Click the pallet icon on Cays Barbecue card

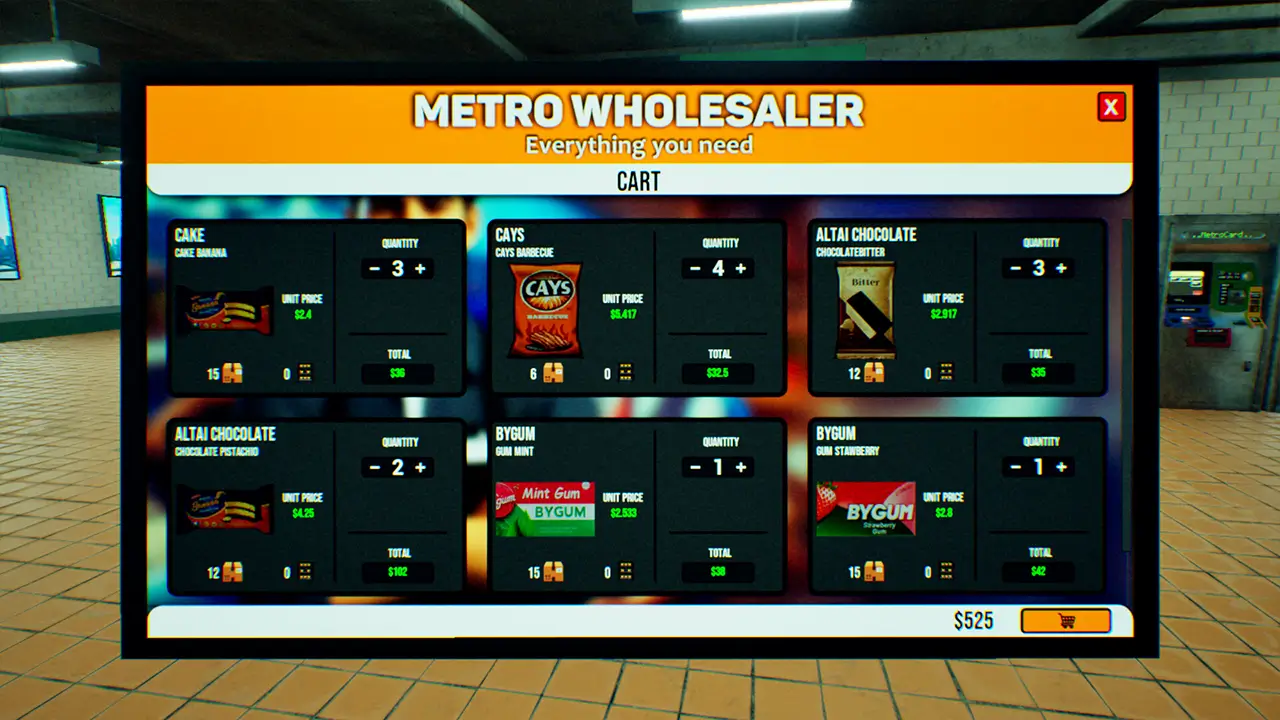[x=625, y=373]
